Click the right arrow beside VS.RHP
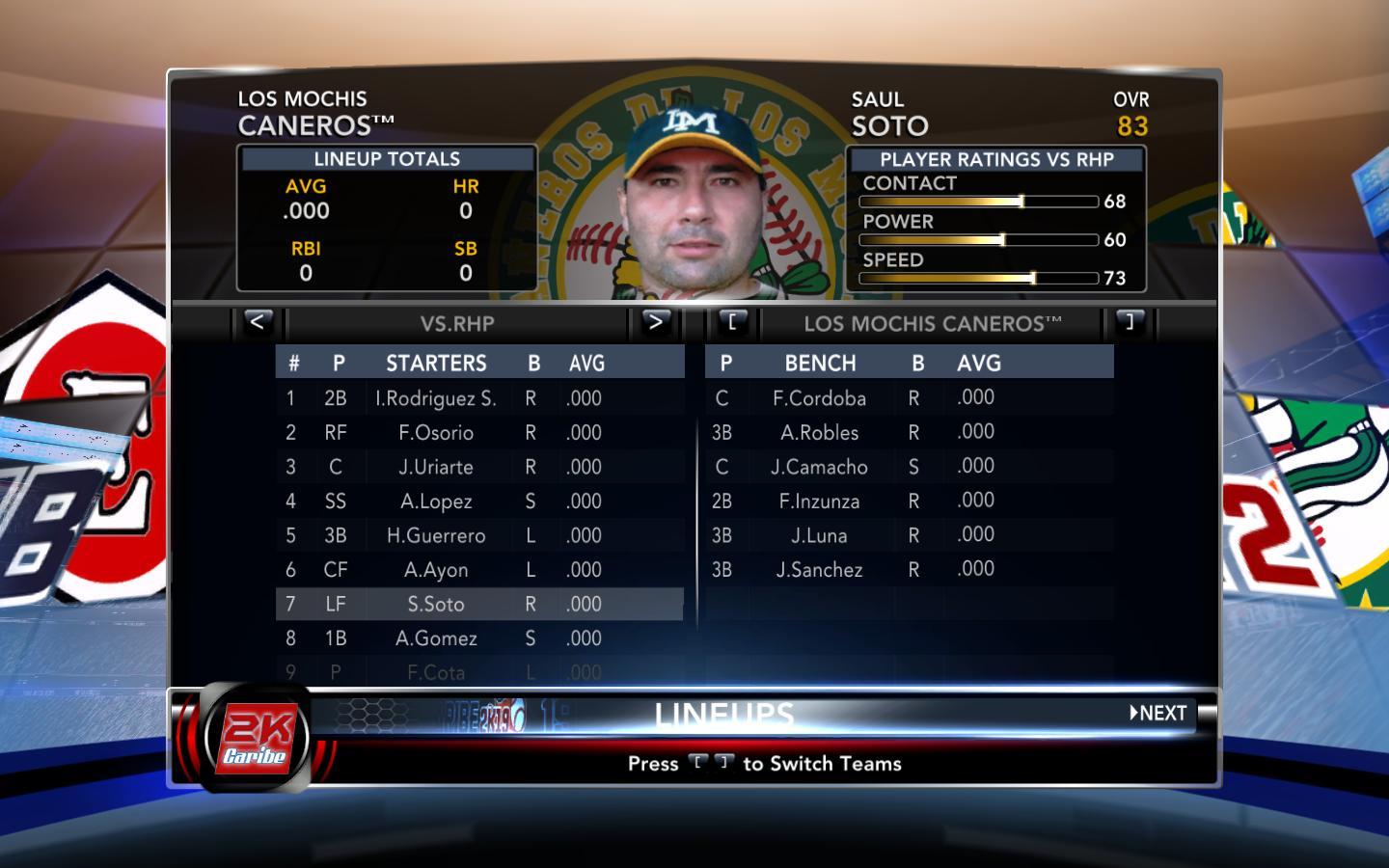 tap(655, 322)
